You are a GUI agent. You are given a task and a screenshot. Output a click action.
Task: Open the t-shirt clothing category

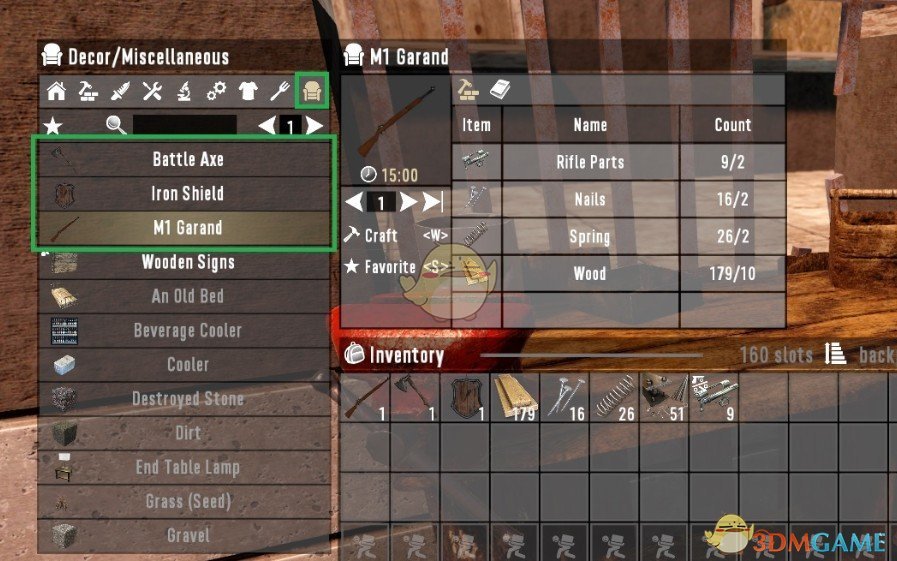[x=248, y=92]
